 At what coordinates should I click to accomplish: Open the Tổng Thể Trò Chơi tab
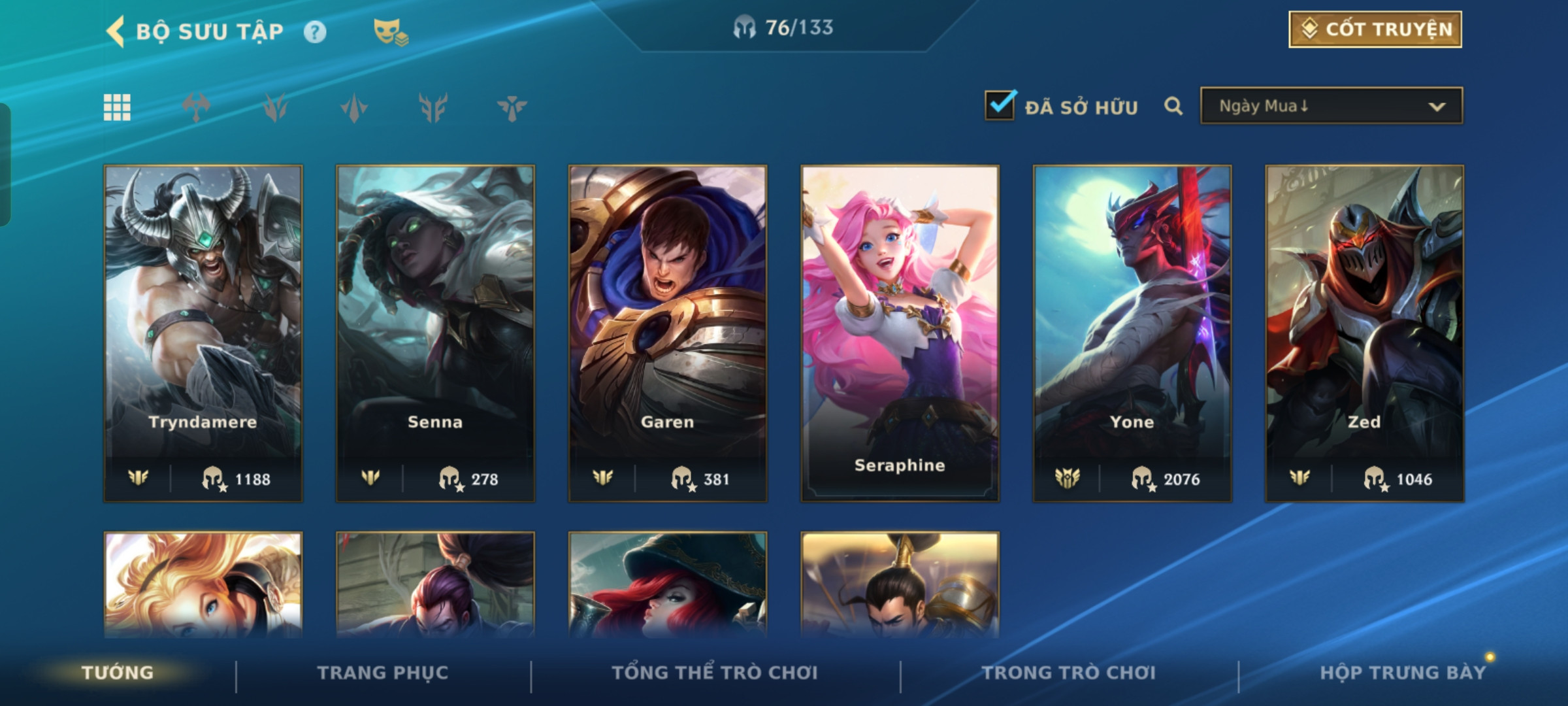point(715,673)
